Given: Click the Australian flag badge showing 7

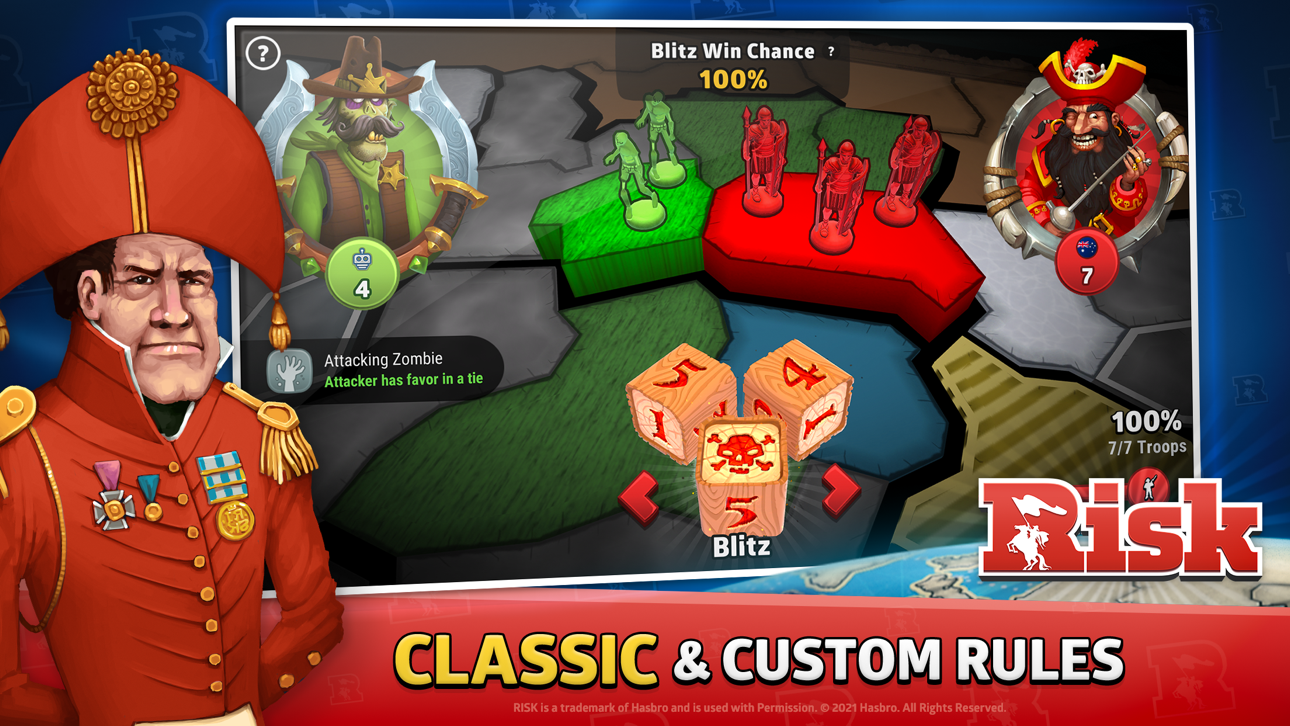Looking at the screenshot, I should 1087,260.
